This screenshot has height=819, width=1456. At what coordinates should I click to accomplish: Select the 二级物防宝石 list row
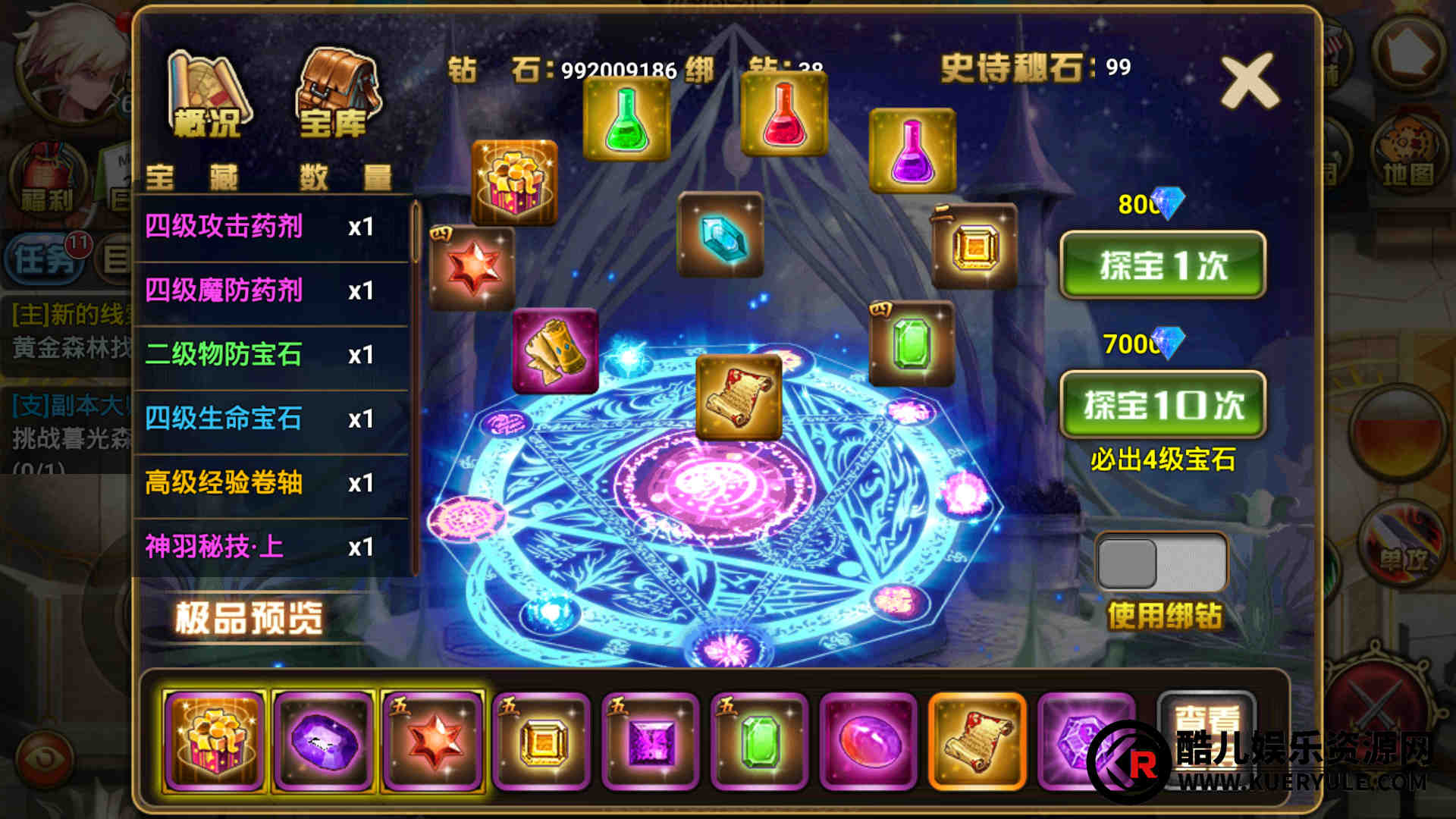click(271, 355)
